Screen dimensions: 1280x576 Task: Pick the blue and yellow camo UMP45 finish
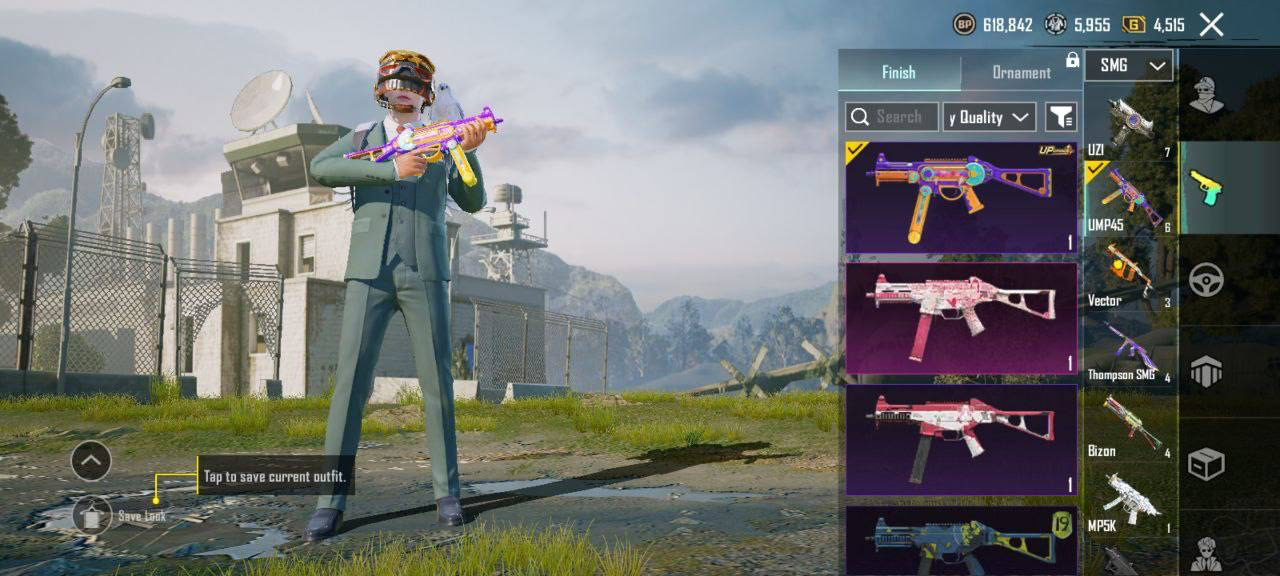(961, 540)
